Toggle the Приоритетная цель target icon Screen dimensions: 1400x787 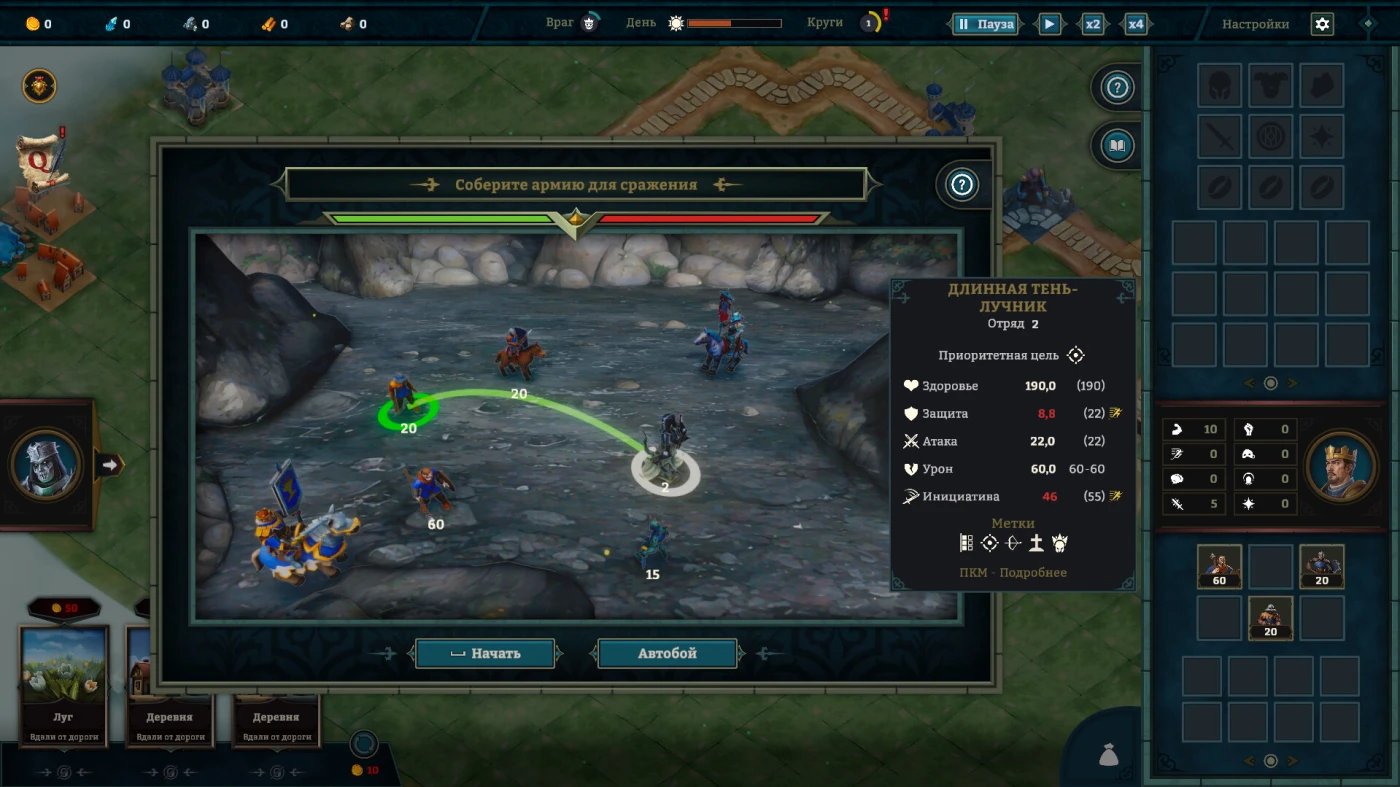pos(1076,355)
